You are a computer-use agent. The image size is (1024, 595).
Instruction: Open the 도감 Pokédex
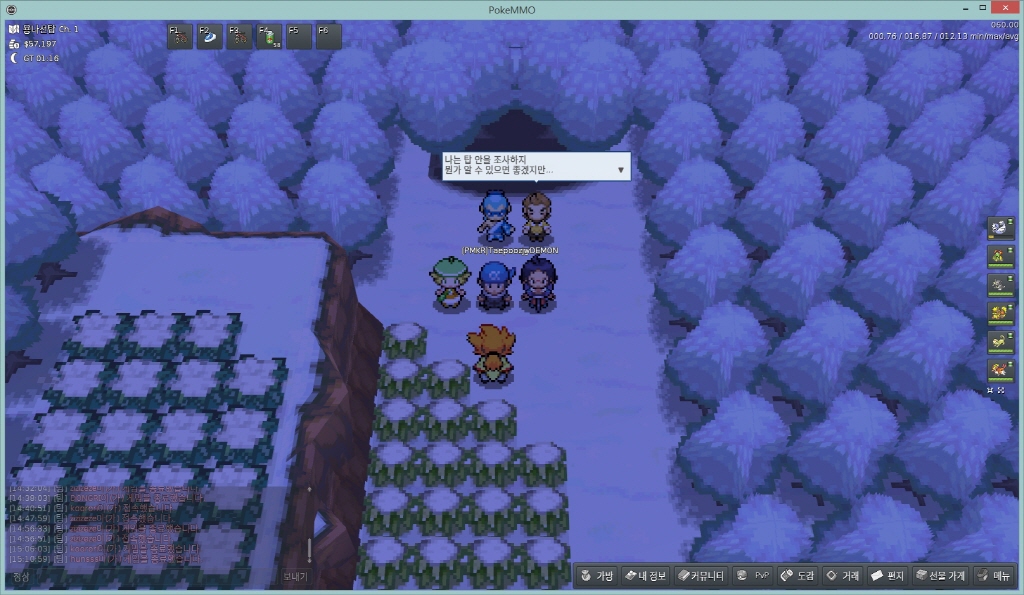(x=798, y=576)
